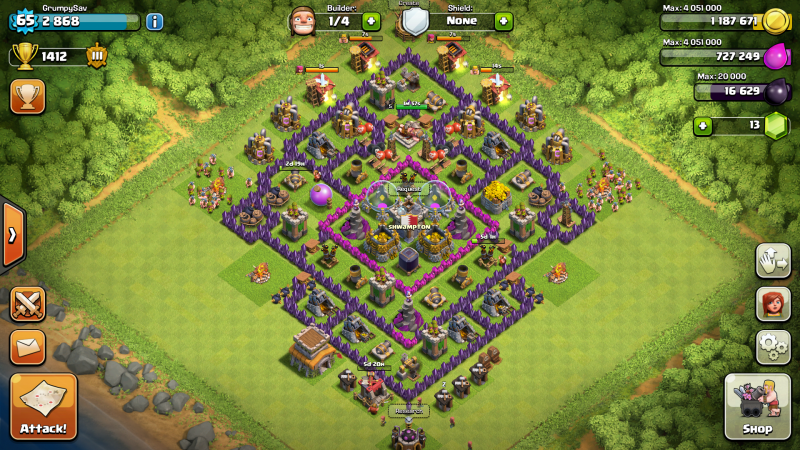Open the trophy league rankings button
The image size is (800, 450).
coord(27,96)
